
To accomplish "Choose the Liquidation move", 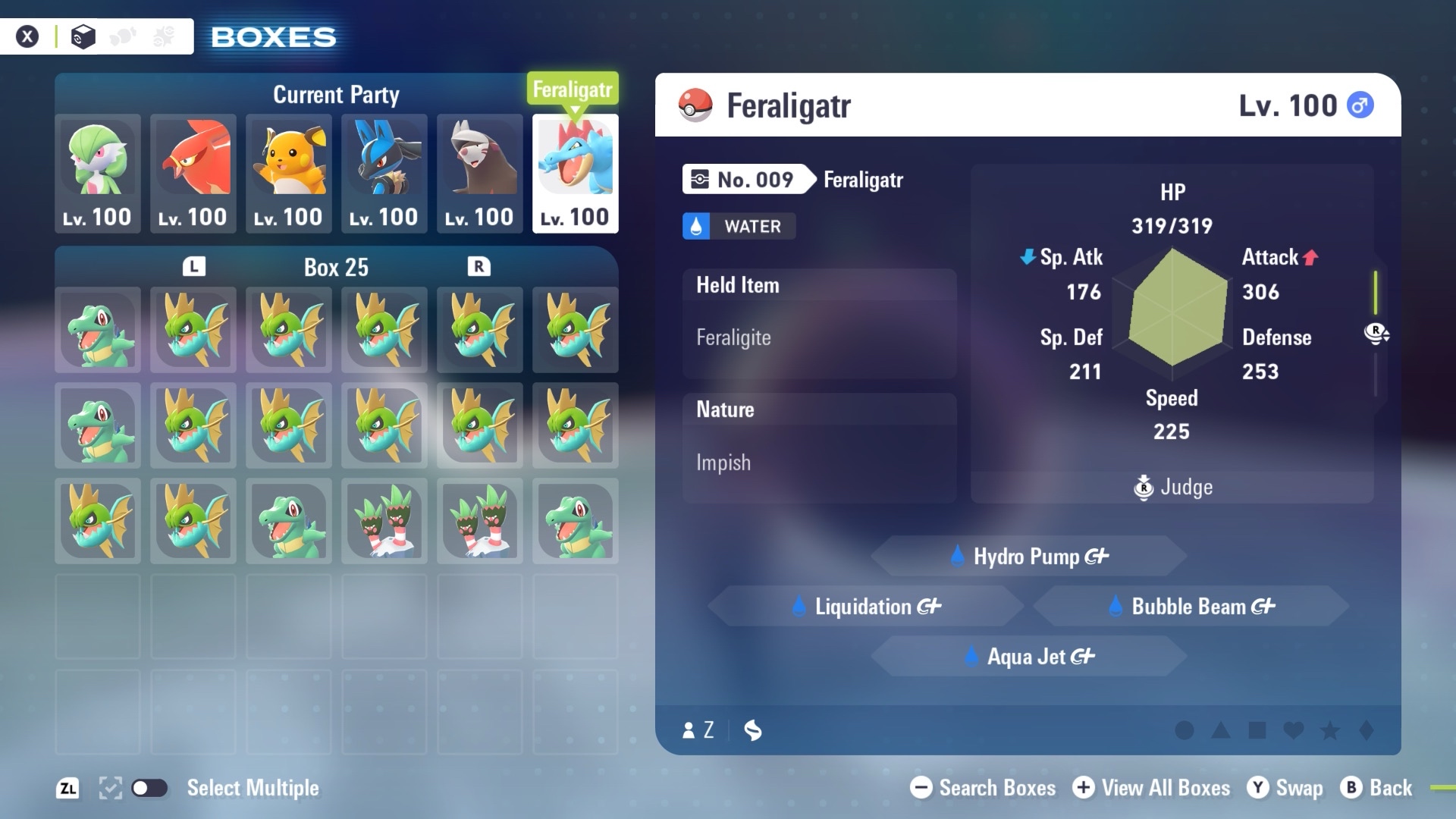I will pyautogui.click(x=866, y=607).
